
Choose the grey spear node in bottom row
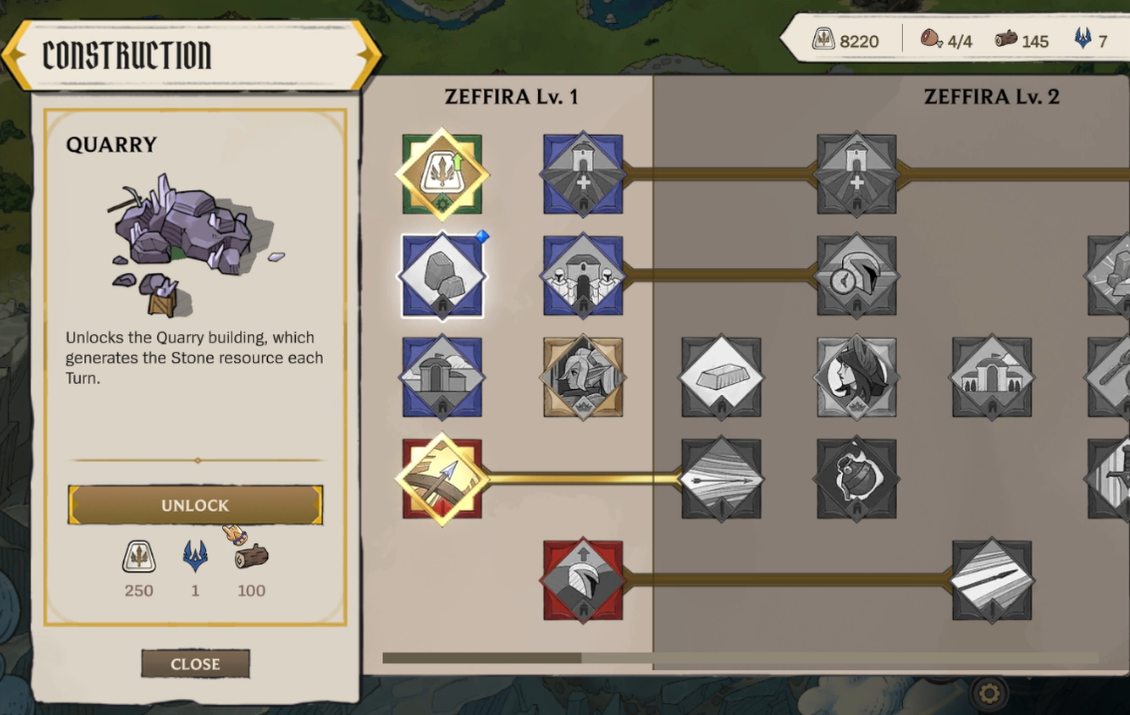click(x=991, y=580)
